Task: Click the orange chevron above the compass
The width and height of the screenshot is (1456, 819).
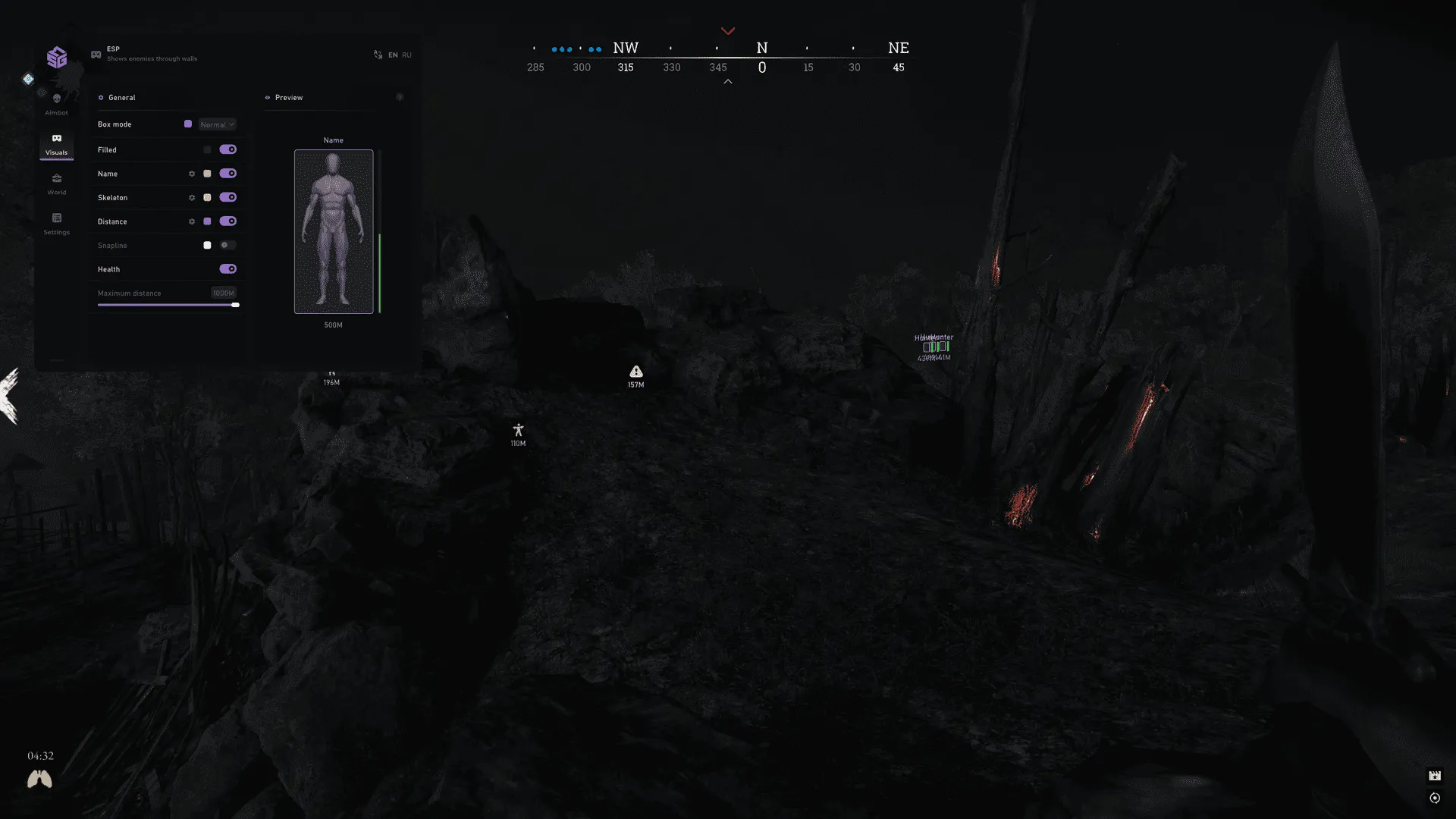Action: pos(727,30)
